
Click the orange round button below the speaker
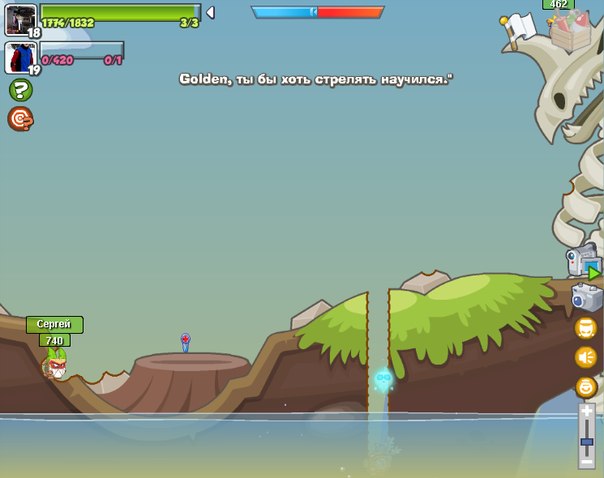tap(585, 387)
